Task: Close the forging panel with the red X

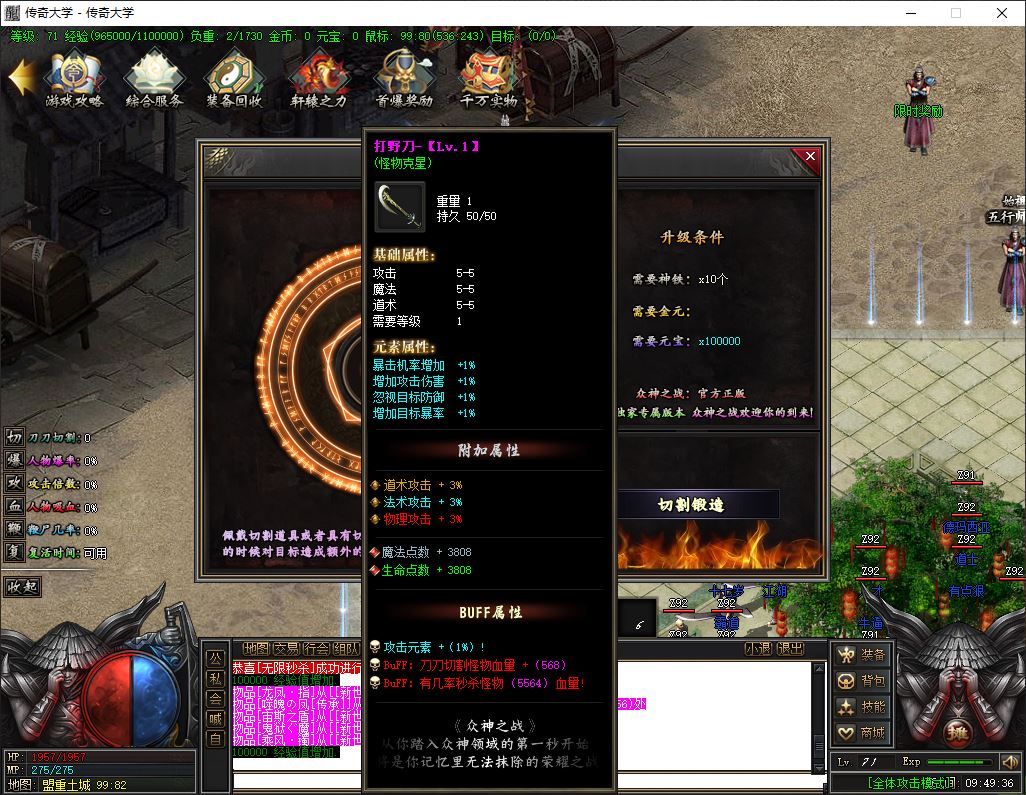Action: (810, 157)
